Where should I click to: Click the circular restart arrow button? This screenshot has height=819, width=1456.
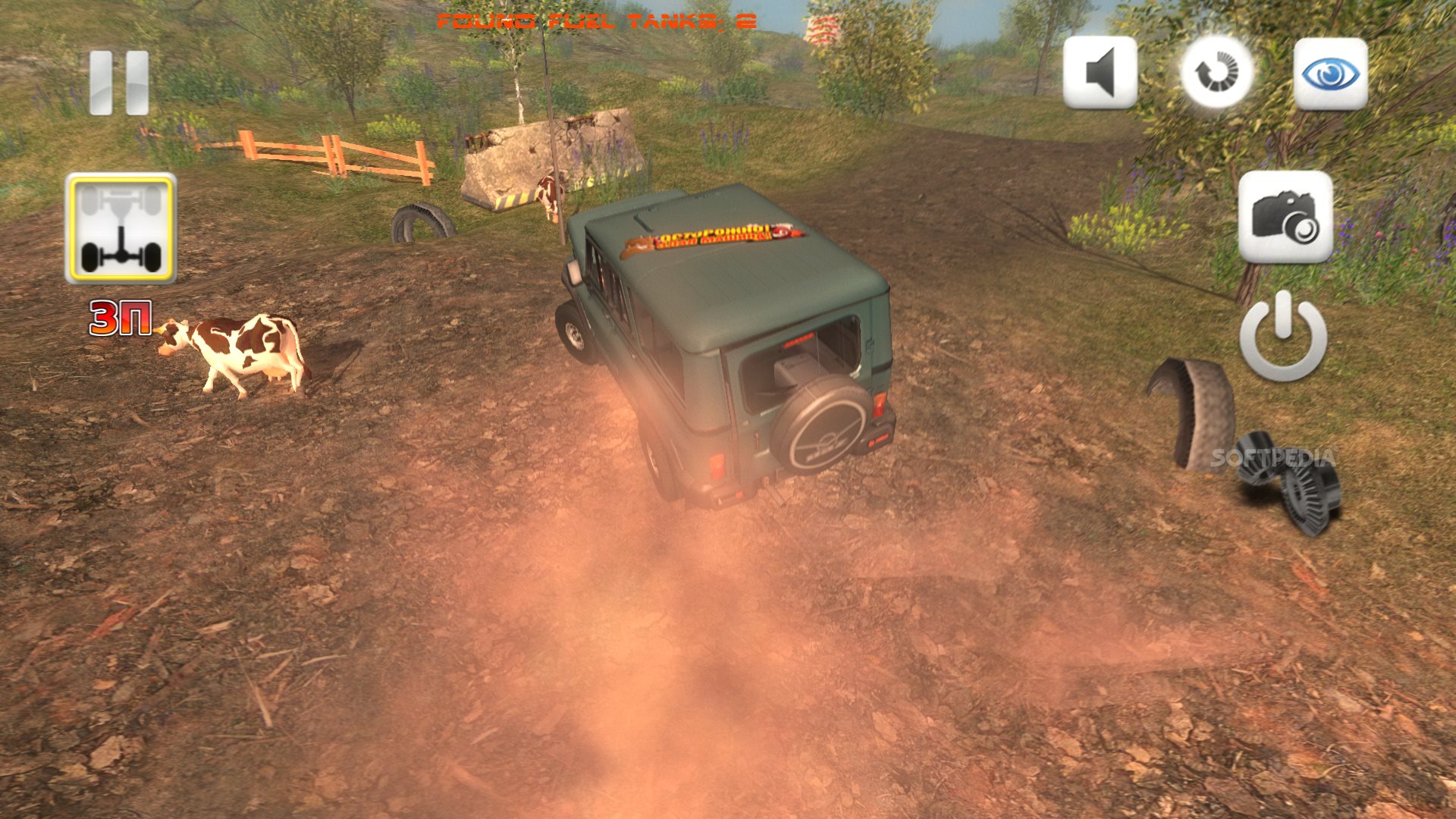pos(1216,73)
